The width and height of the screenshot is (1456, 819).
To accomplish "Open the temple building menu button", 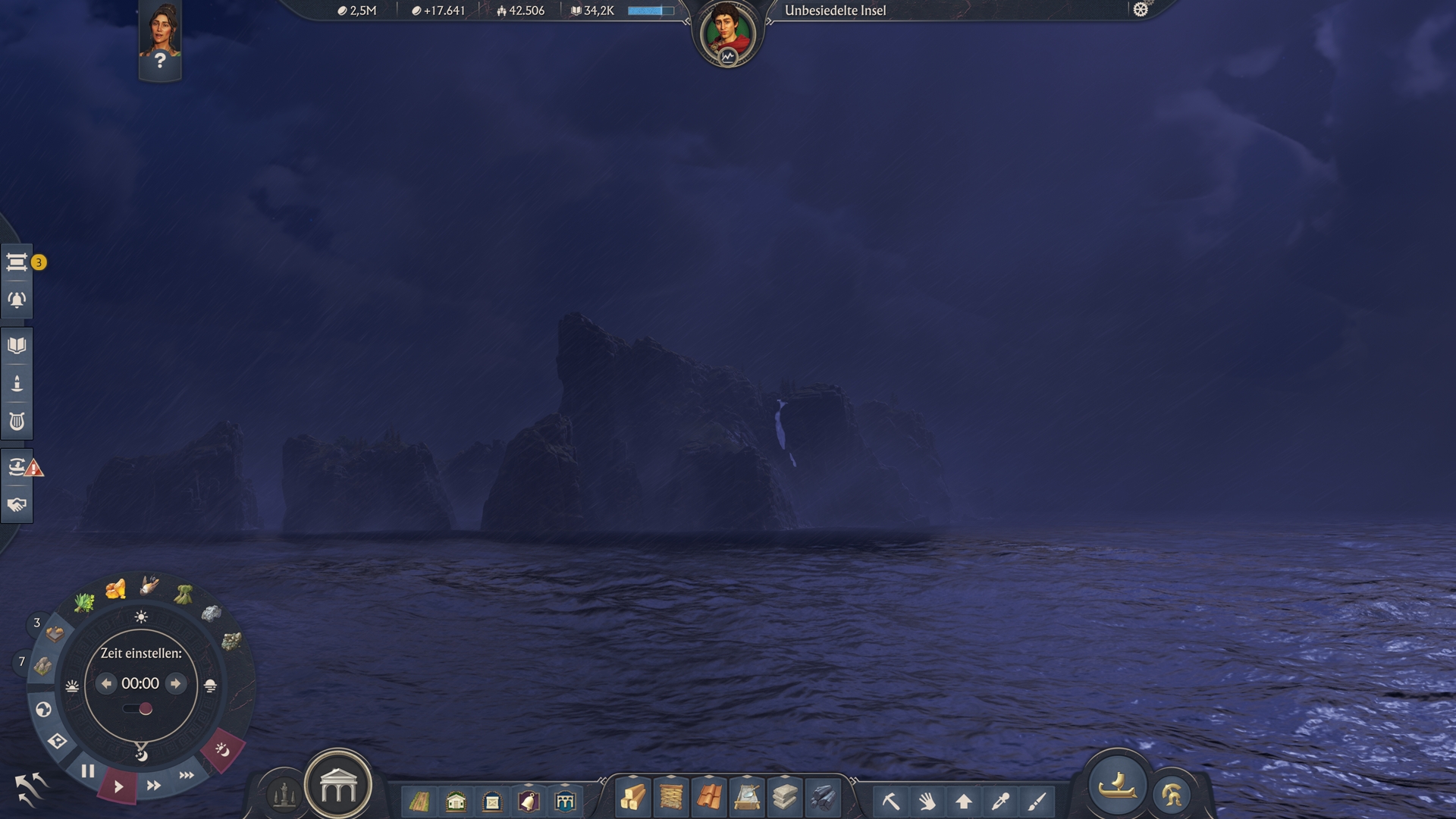I will 338,787.
